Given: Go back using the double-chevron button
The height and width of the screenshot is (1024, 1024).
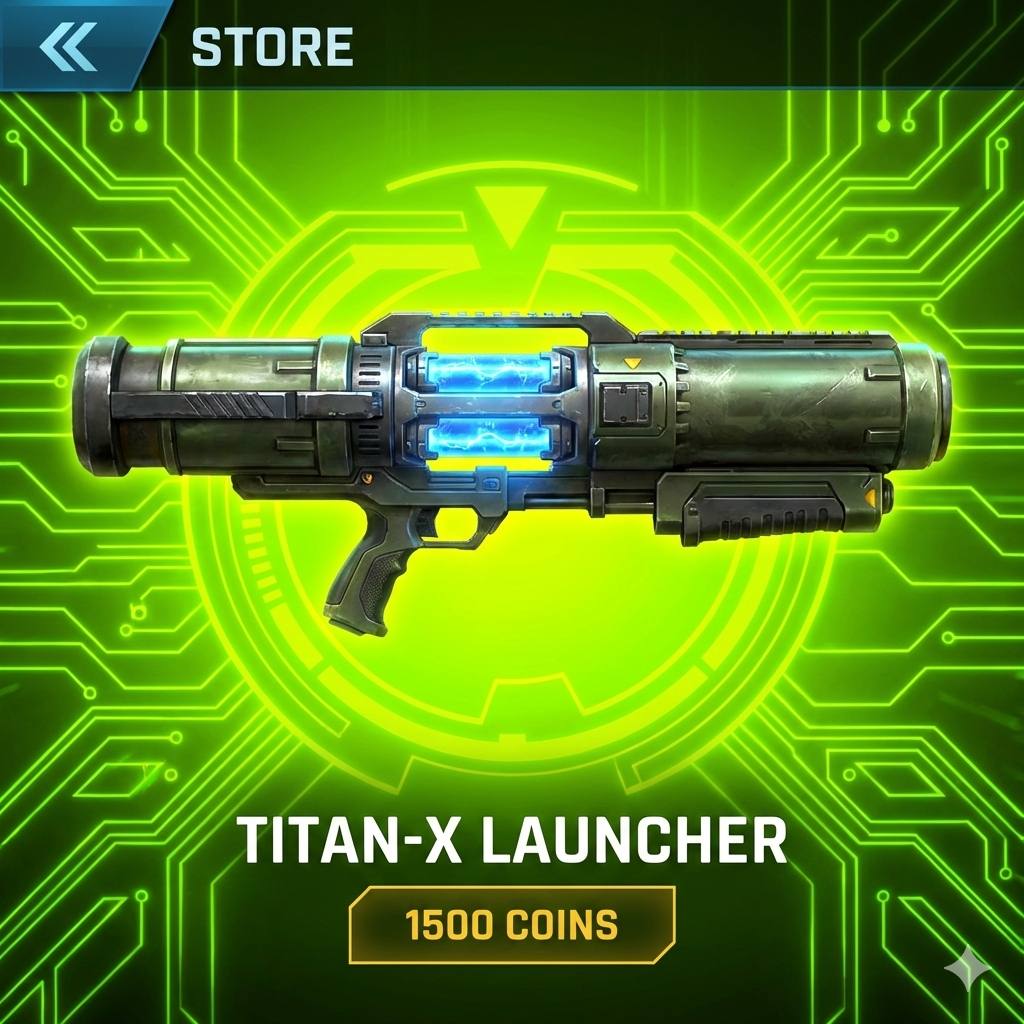Looking at the screenshot, I should coord(68,45).
